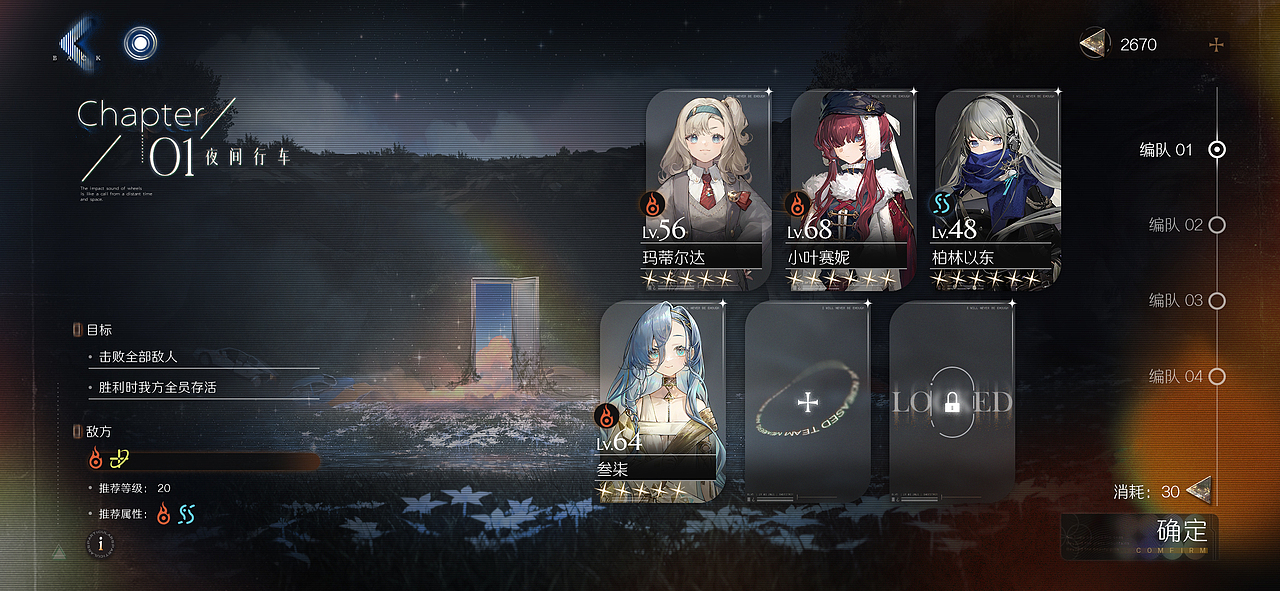Click the locked team slot
The height and width of the screenshot is (591, 1280).
tap(951, 401)
